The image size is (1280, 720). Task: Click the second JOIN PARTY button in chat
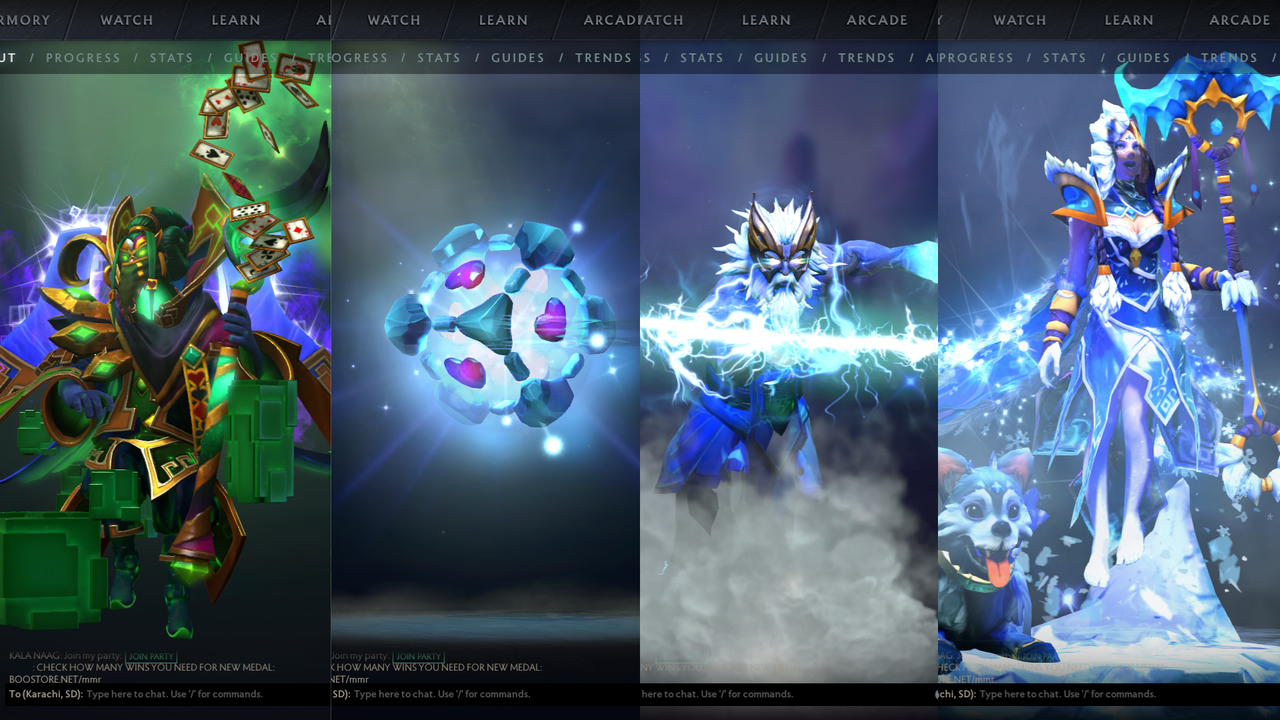(420, 657)
